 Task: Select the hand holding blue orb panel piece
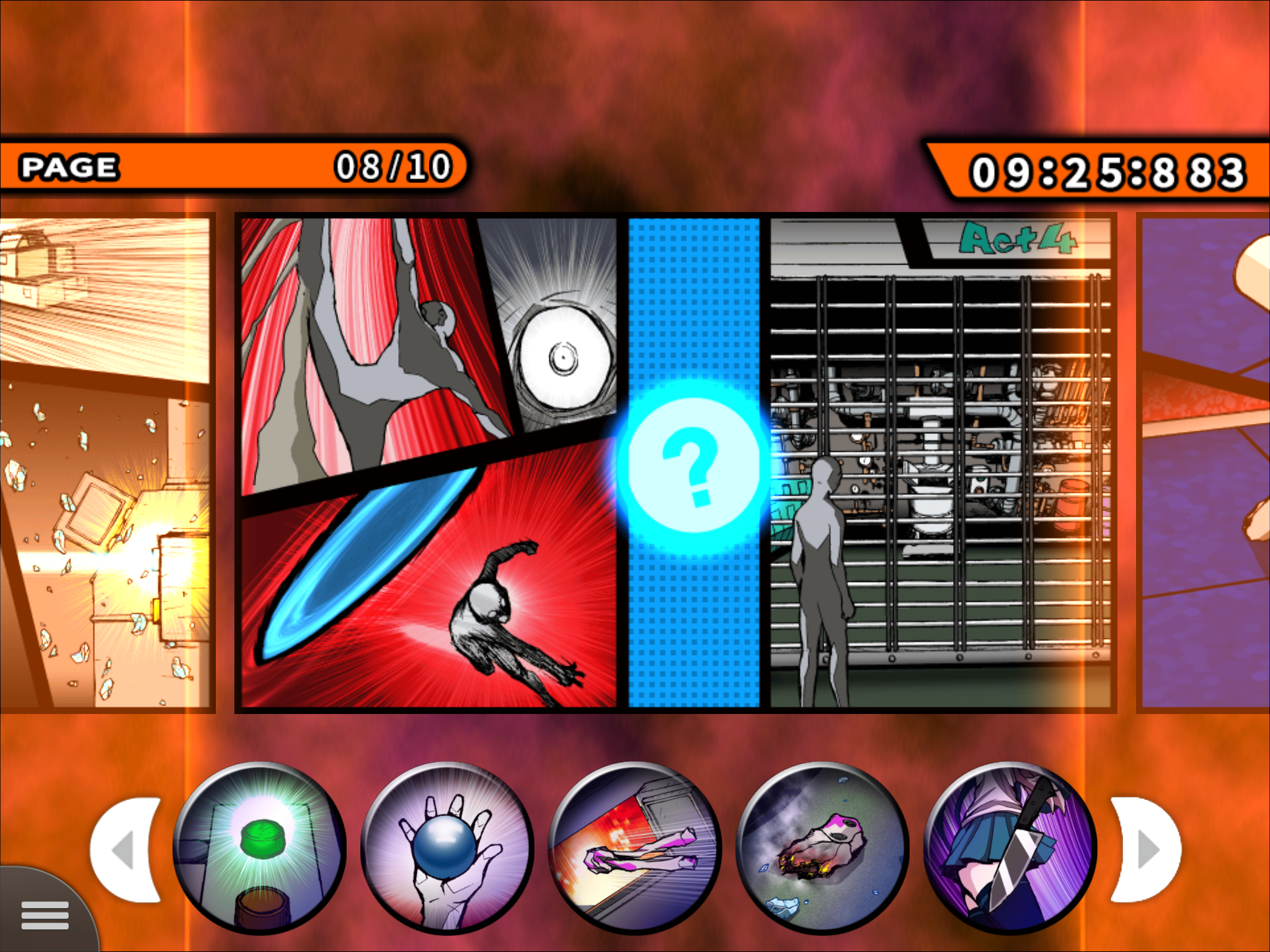pos(449,849)
